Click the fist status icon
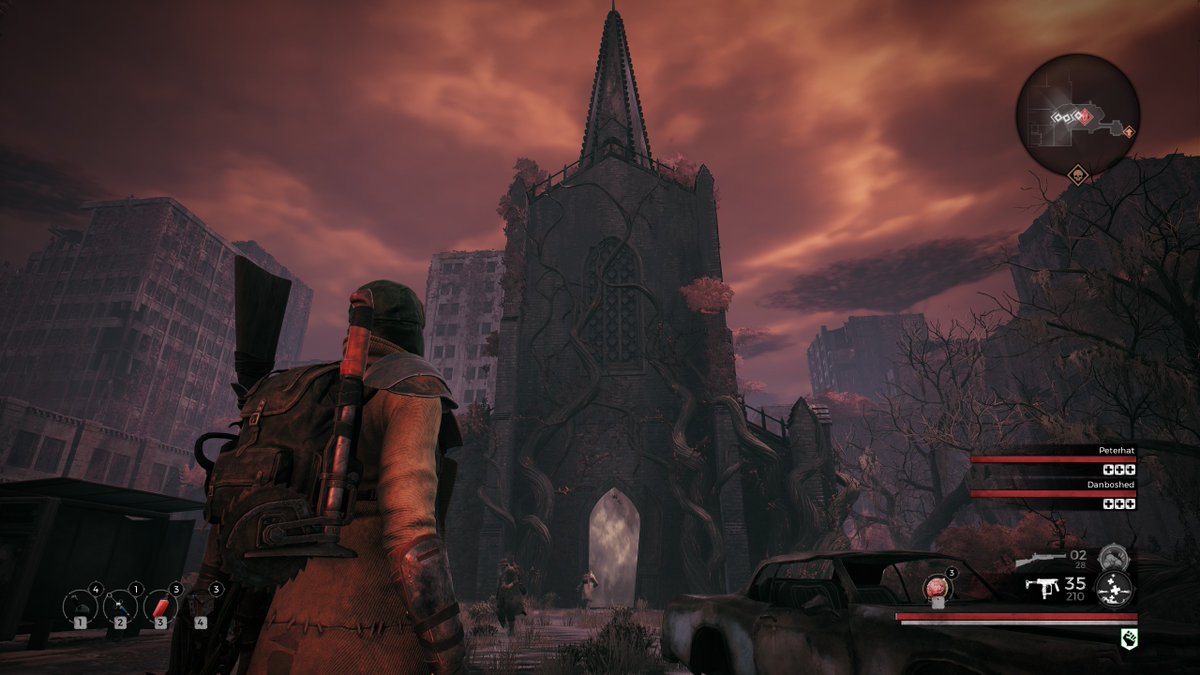Image resolution: width=1200 pixels, height=675 pixels. 1130,636
